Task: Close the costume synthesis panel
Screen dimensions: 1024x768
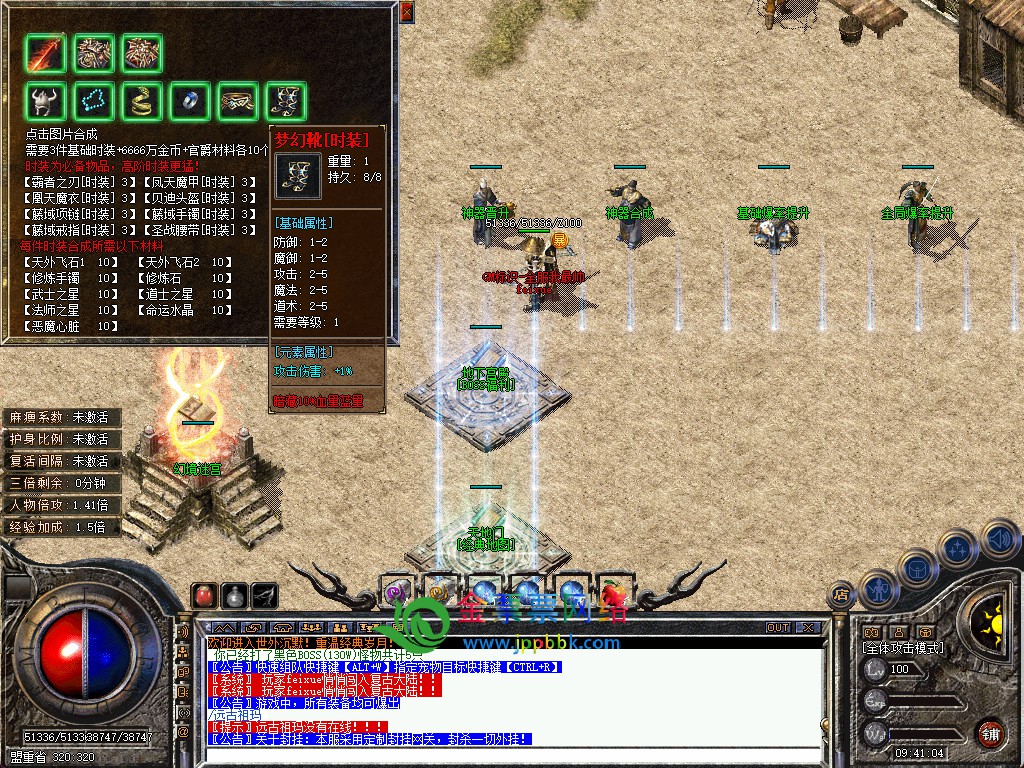Action: coord(406,12)
